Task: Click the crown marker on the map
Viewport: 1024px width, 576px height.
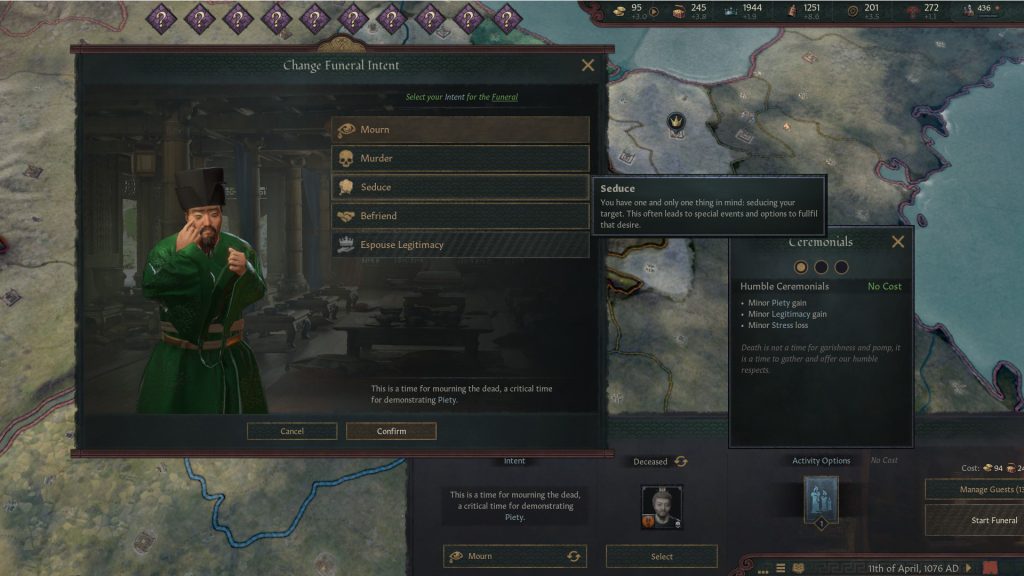Action: tap(676, 122)
